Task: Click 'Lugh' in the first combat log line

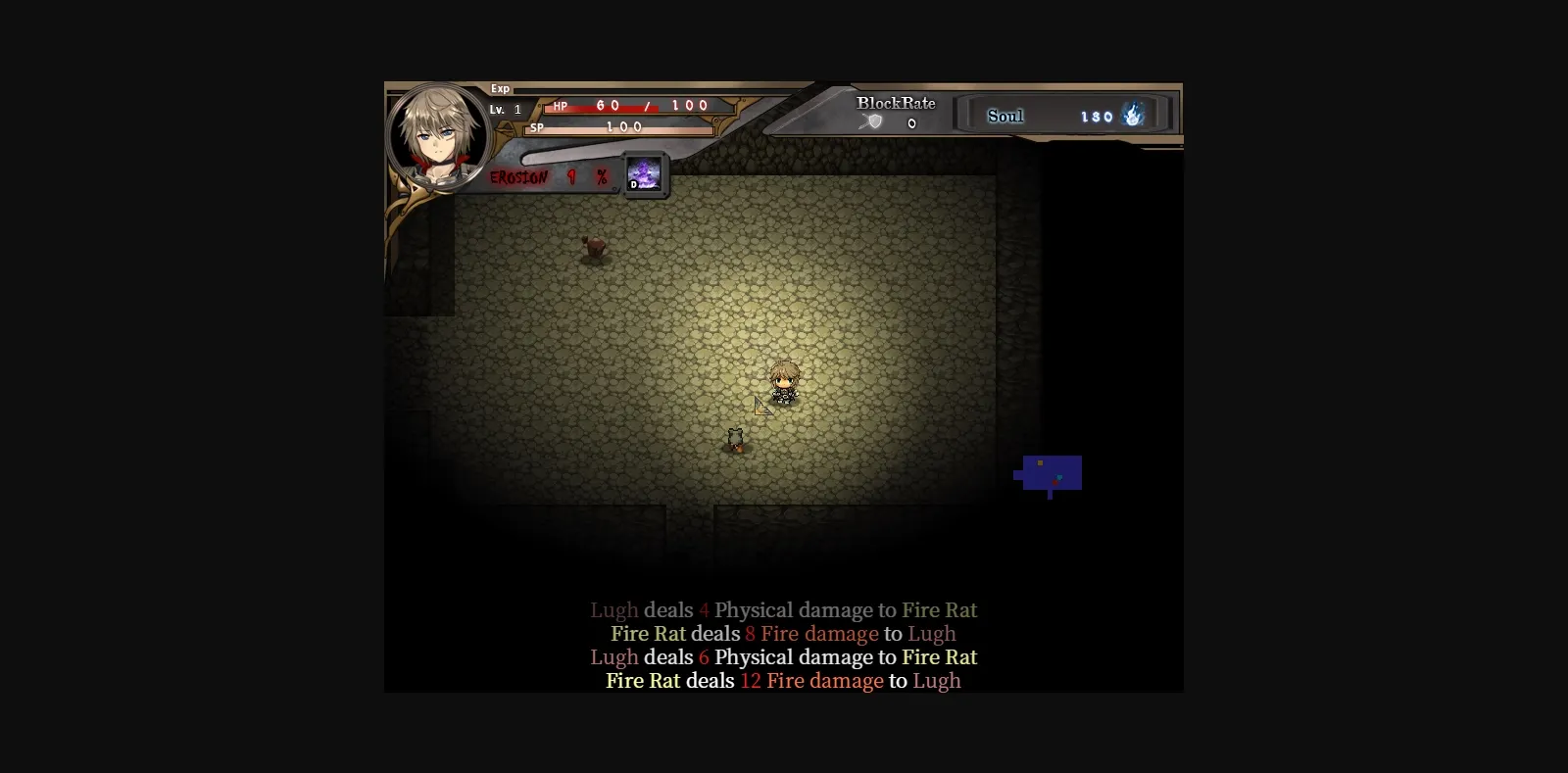Action: (x=613, y=609)
